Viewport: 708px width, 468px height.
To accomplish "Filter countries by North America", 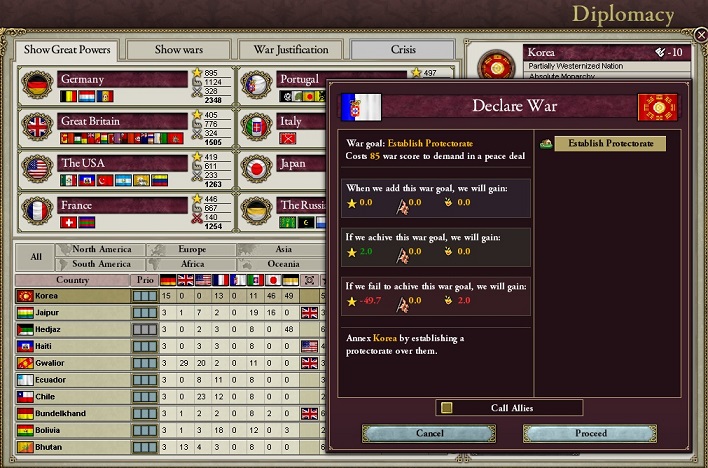I will click(101, 250).
